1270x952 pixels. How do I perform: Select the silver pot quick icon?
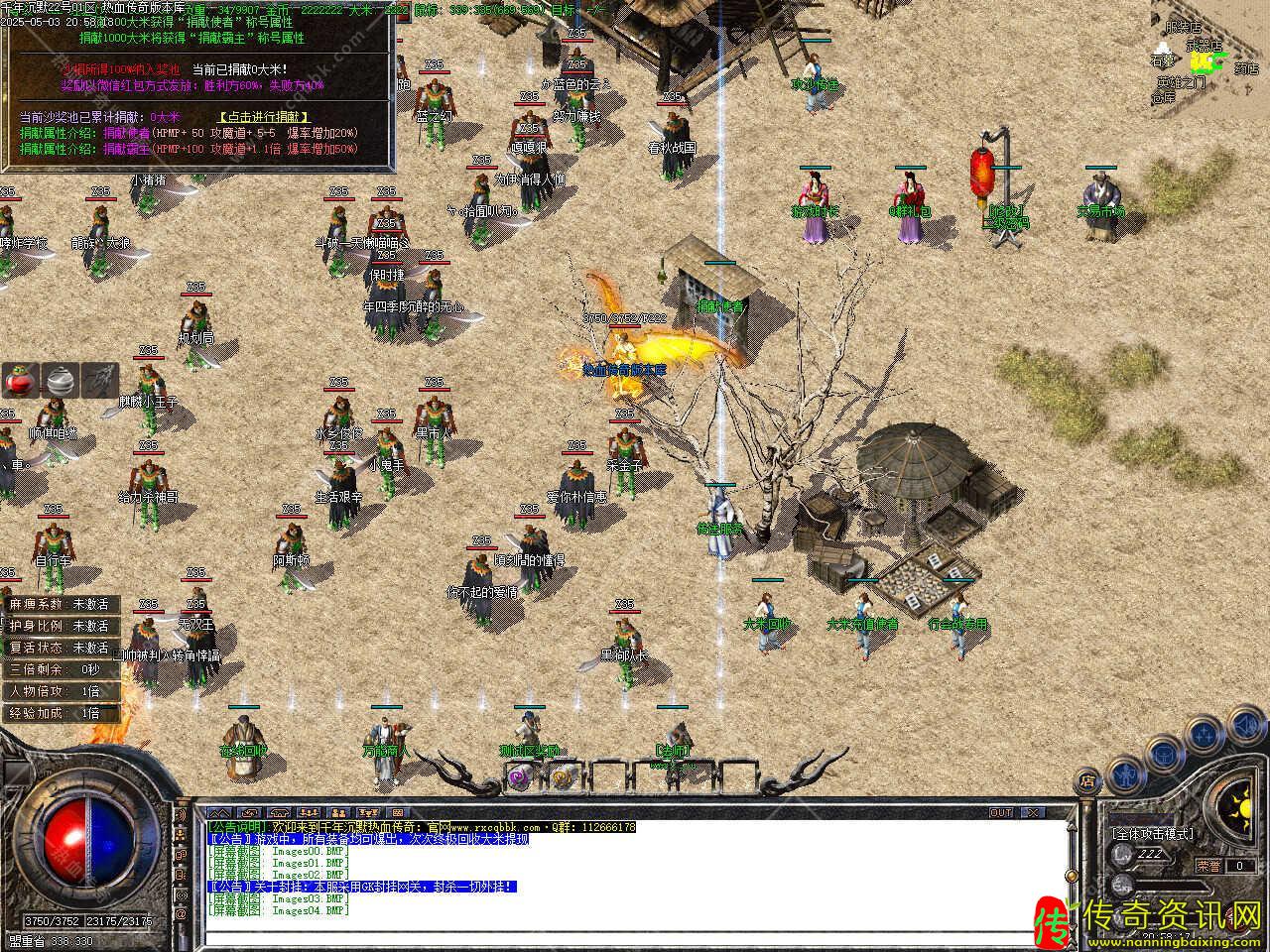[61, 381]
